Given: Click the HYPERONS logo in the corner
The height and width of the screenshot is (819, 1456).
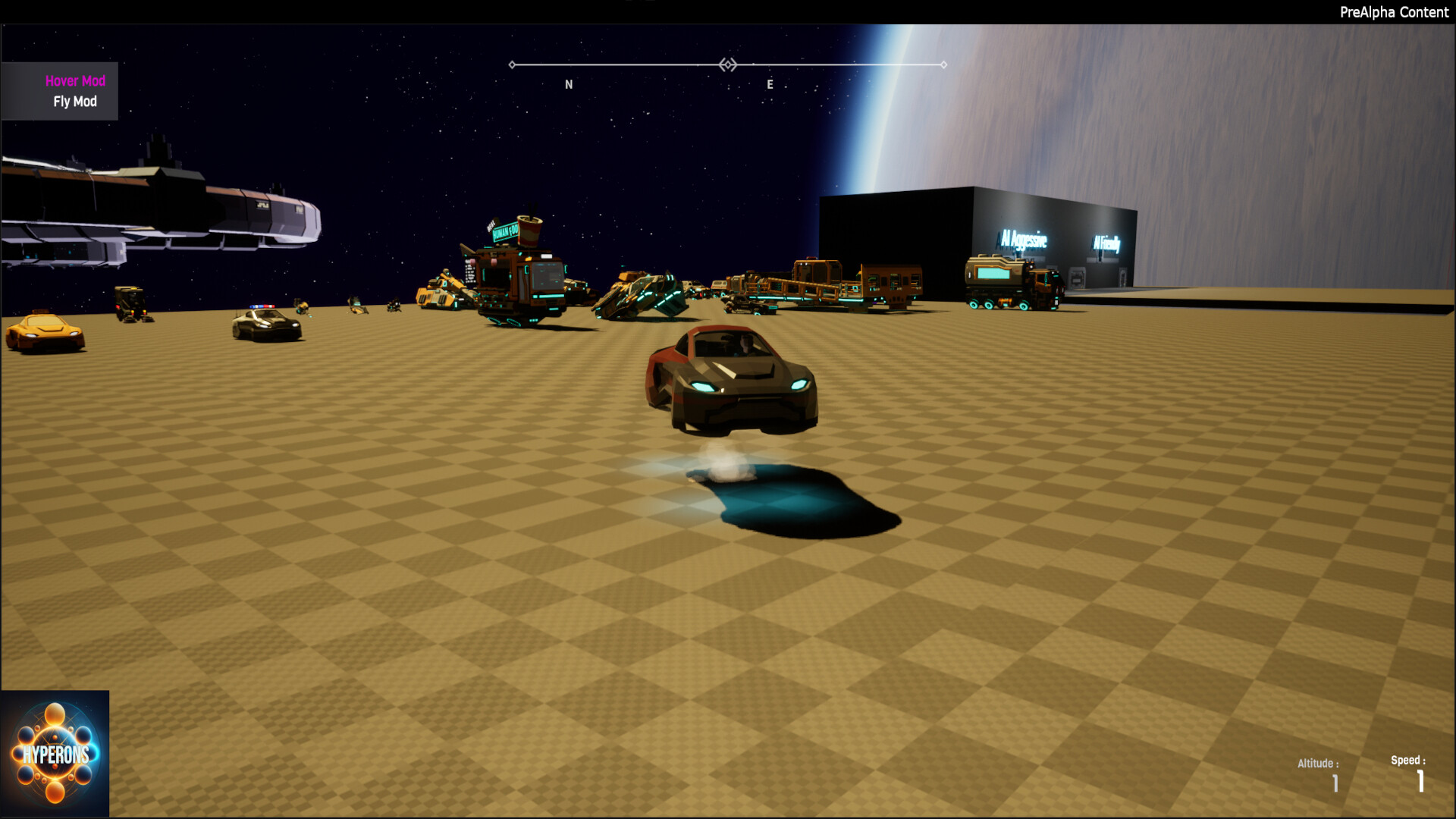Looking at the screenshot, I should pyautogui.click(x=55, y=755).
